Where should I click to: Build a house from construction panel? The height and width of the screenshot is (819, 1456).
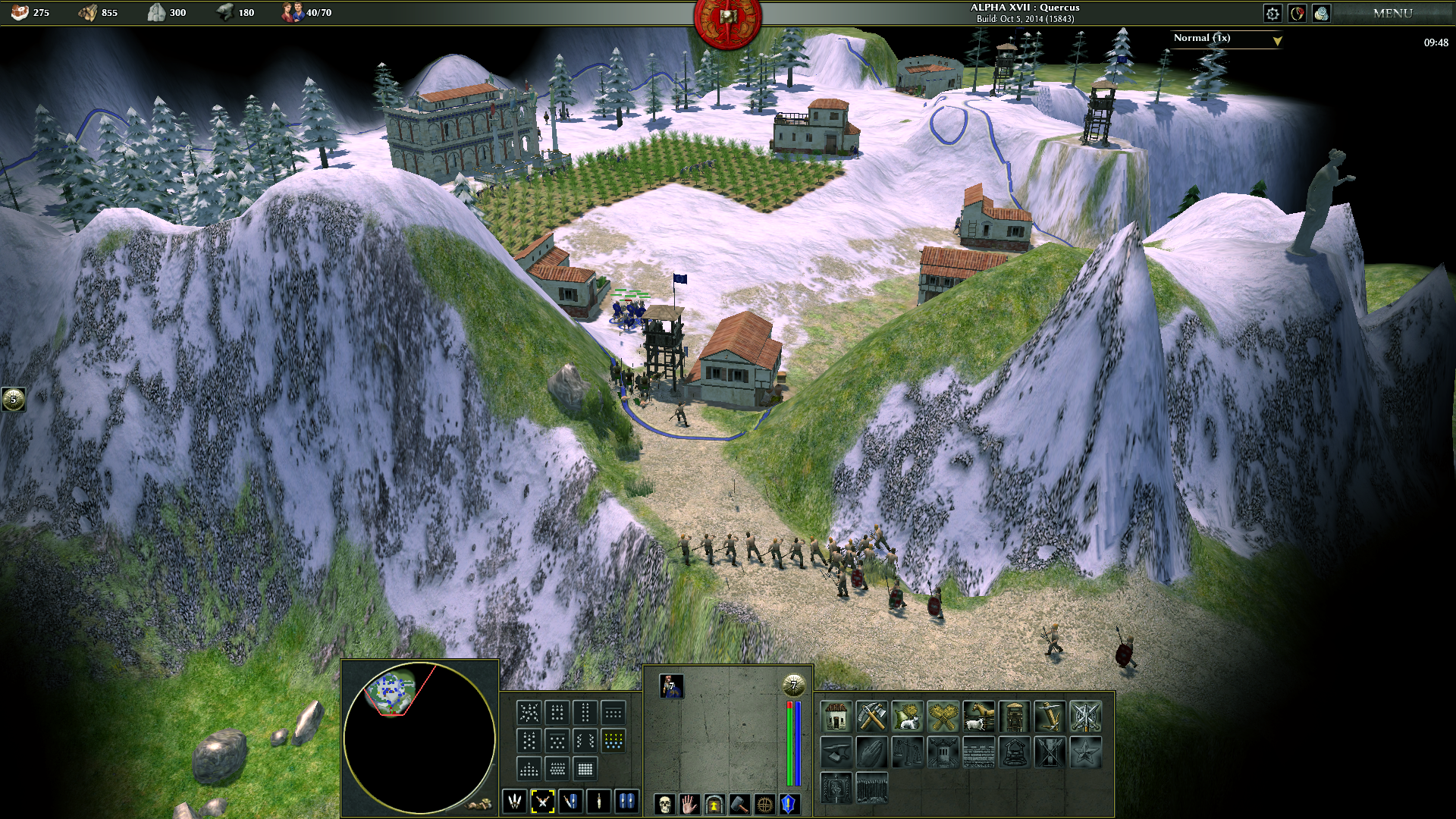(836, 716)
